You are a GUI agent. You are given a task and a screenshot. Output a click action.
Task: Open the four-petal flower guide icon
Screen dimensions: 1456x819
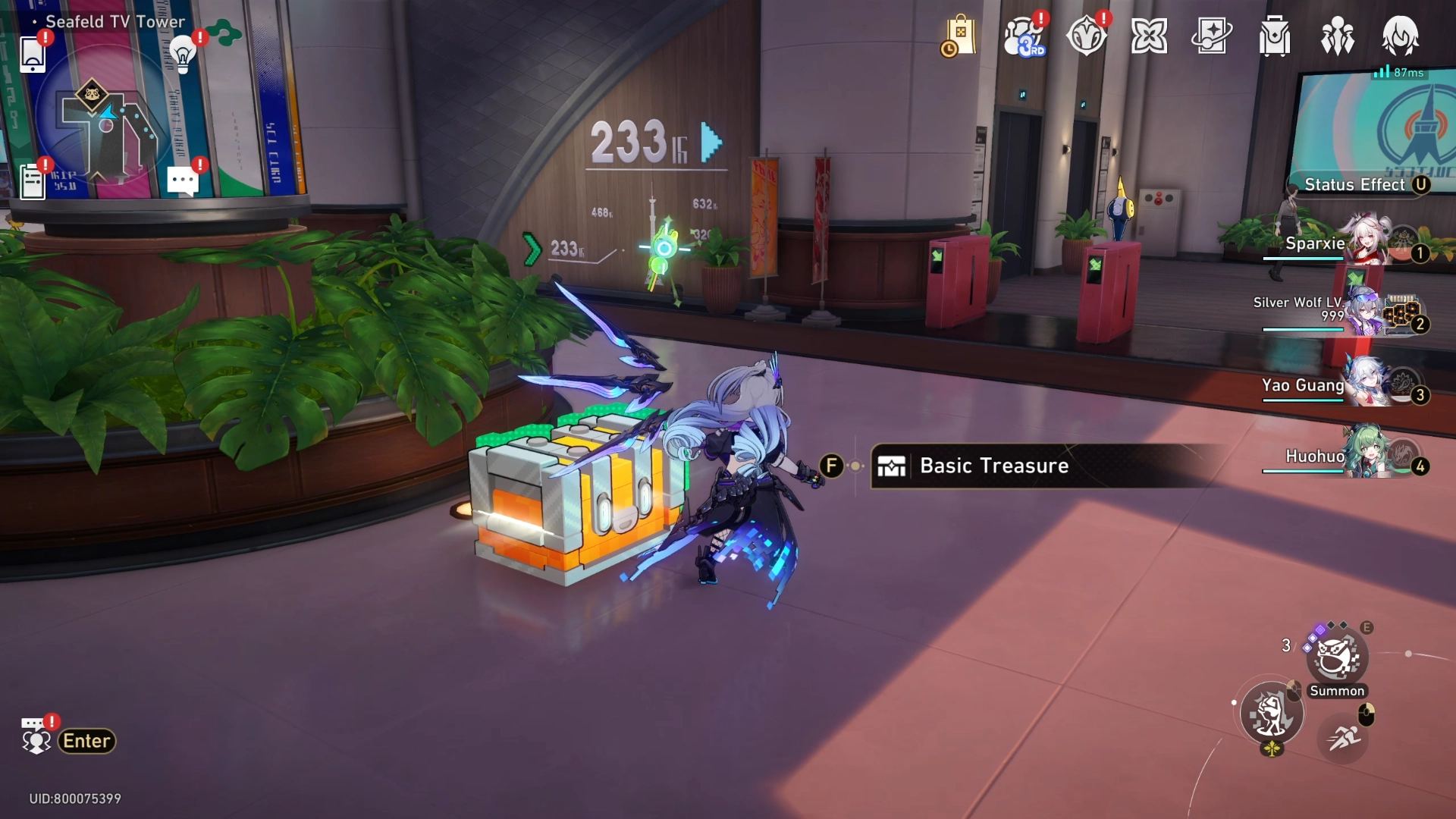[x=1149, y=36]
